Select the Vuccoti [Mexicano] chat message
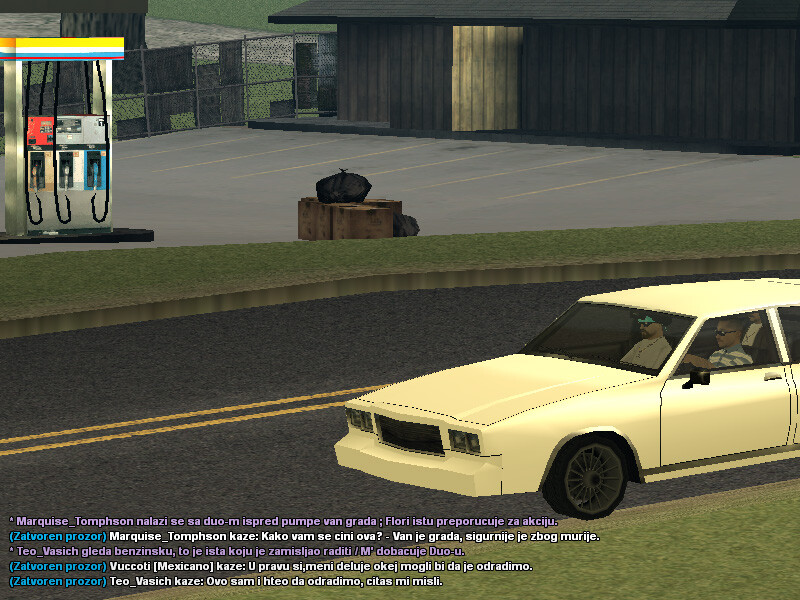 coord(270,566)
